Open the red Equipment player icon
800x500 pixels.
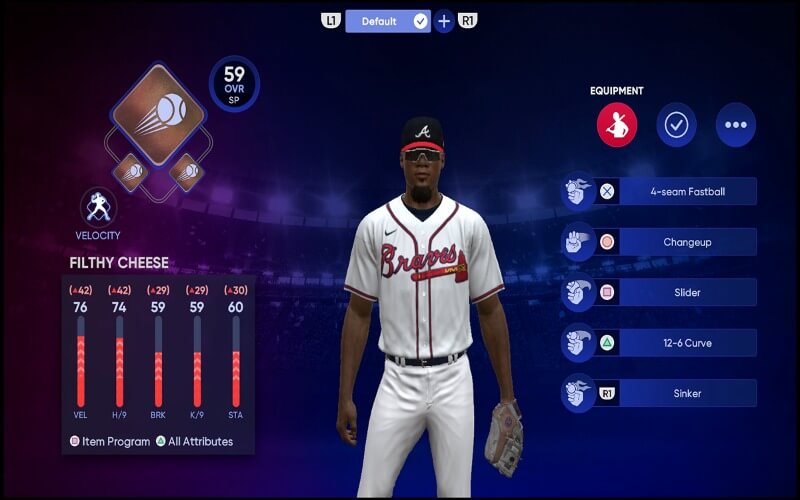pyautogui.click(x=617, y=126)
